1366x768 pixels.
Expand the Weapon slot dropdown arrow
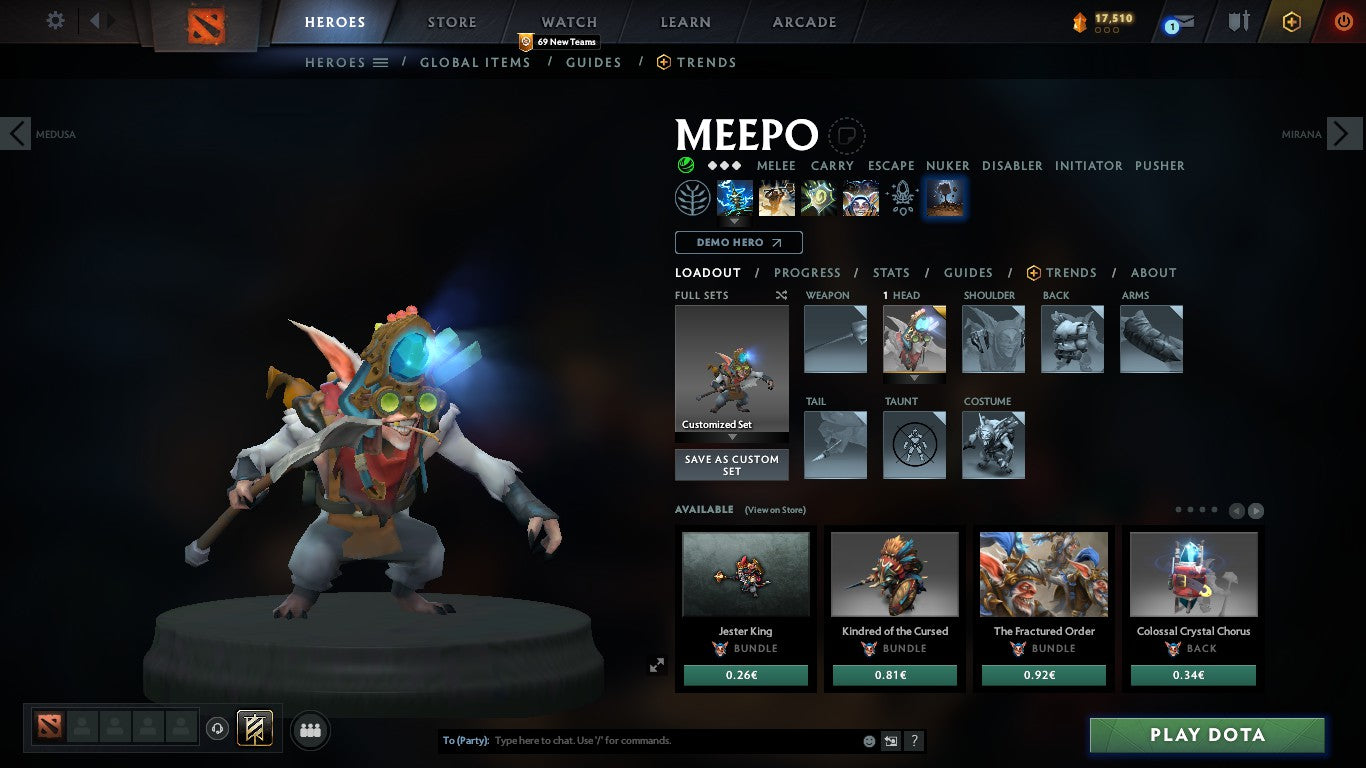(x=835, y=377)
